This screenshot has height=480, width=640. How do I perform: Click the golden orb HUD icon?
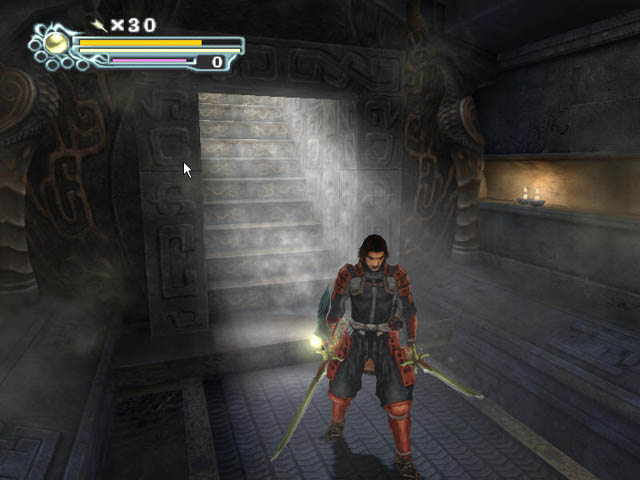(56, 43)
